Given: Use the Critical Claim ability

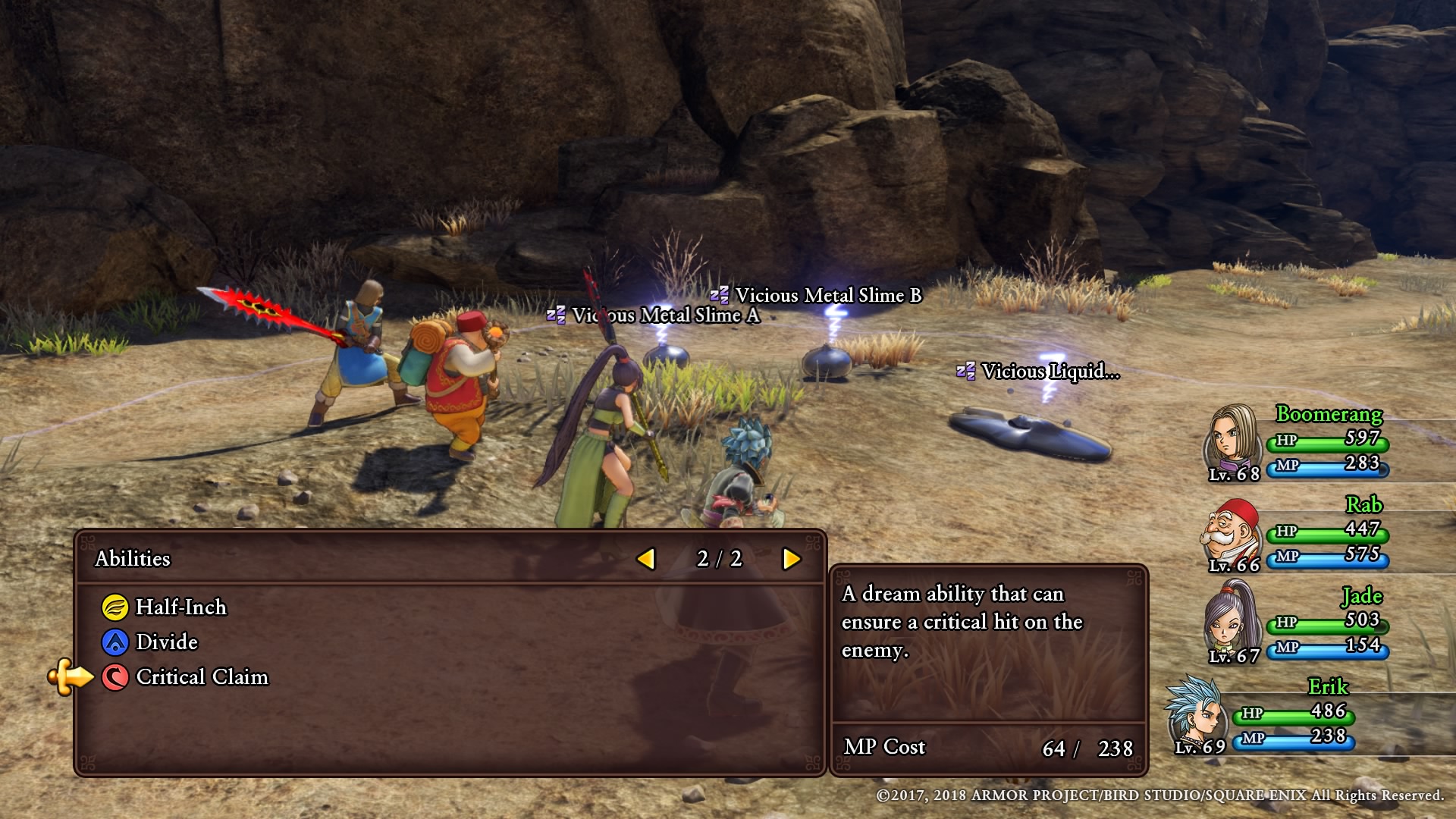Looking at the screenshot, I should (201, 677).
